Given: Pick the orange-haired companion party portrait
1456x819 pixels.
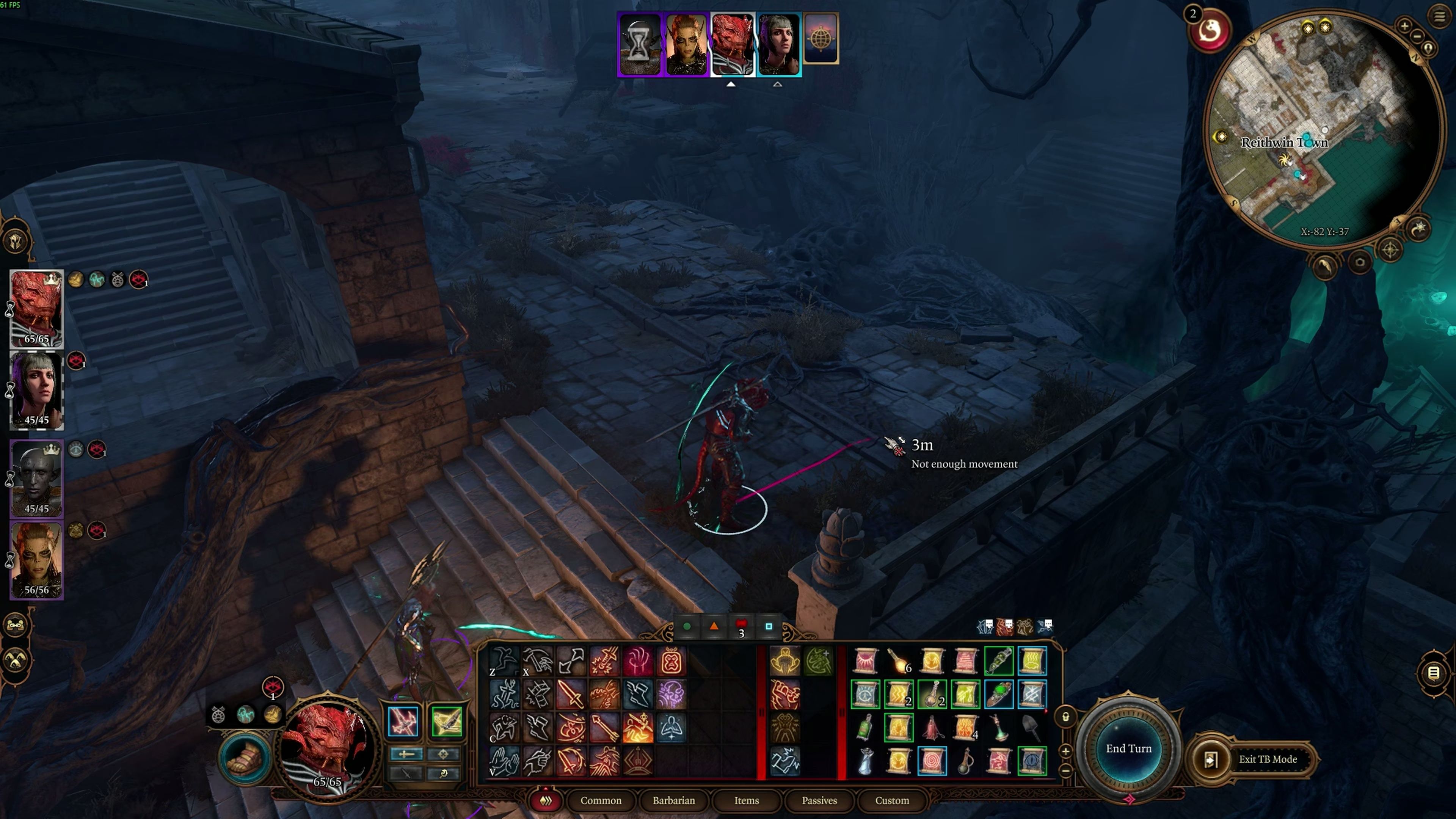Looking at the screenshot, I should click(x=37, y=560).
